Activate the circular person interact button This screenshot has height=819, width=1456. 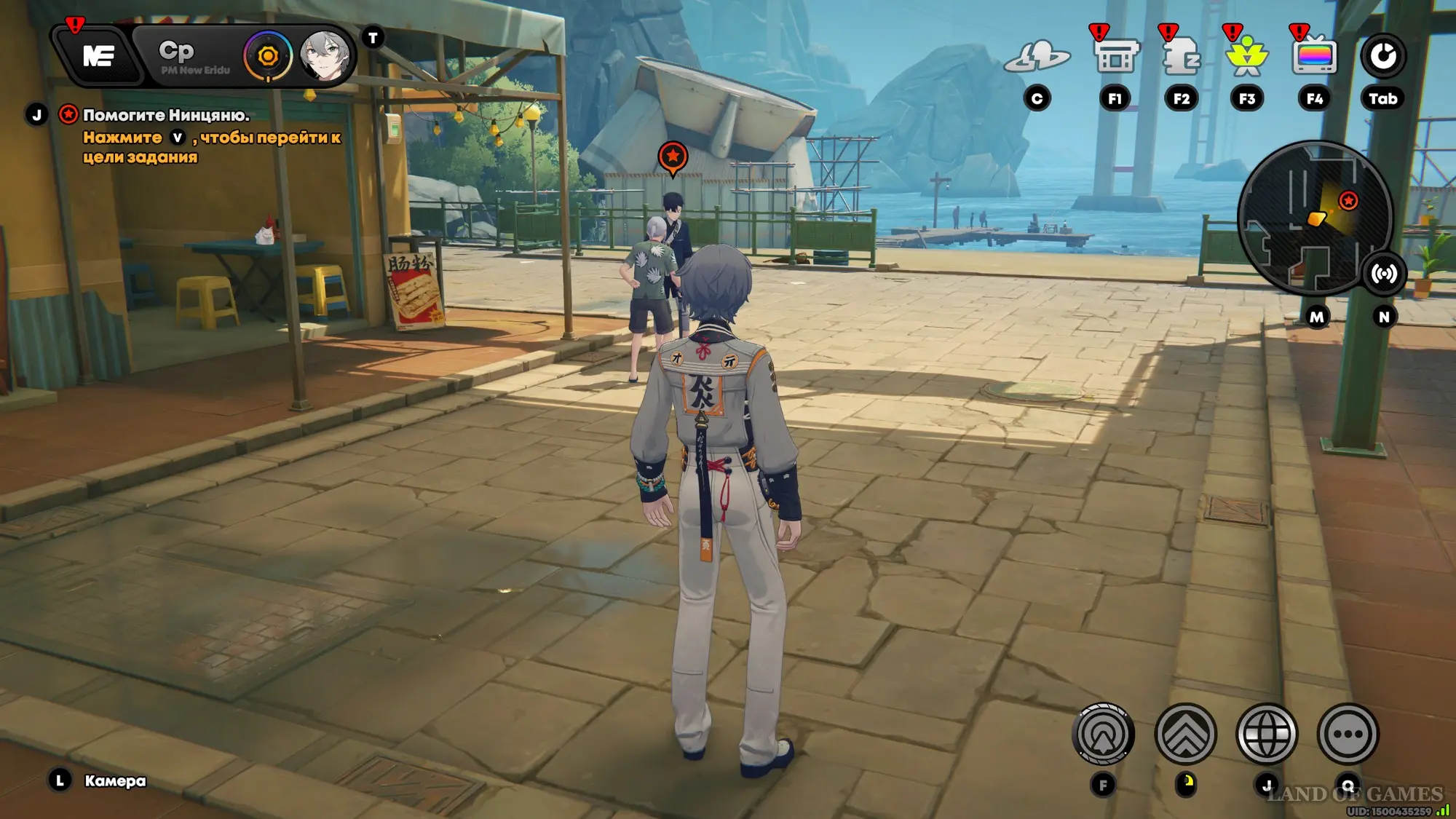1103,734
